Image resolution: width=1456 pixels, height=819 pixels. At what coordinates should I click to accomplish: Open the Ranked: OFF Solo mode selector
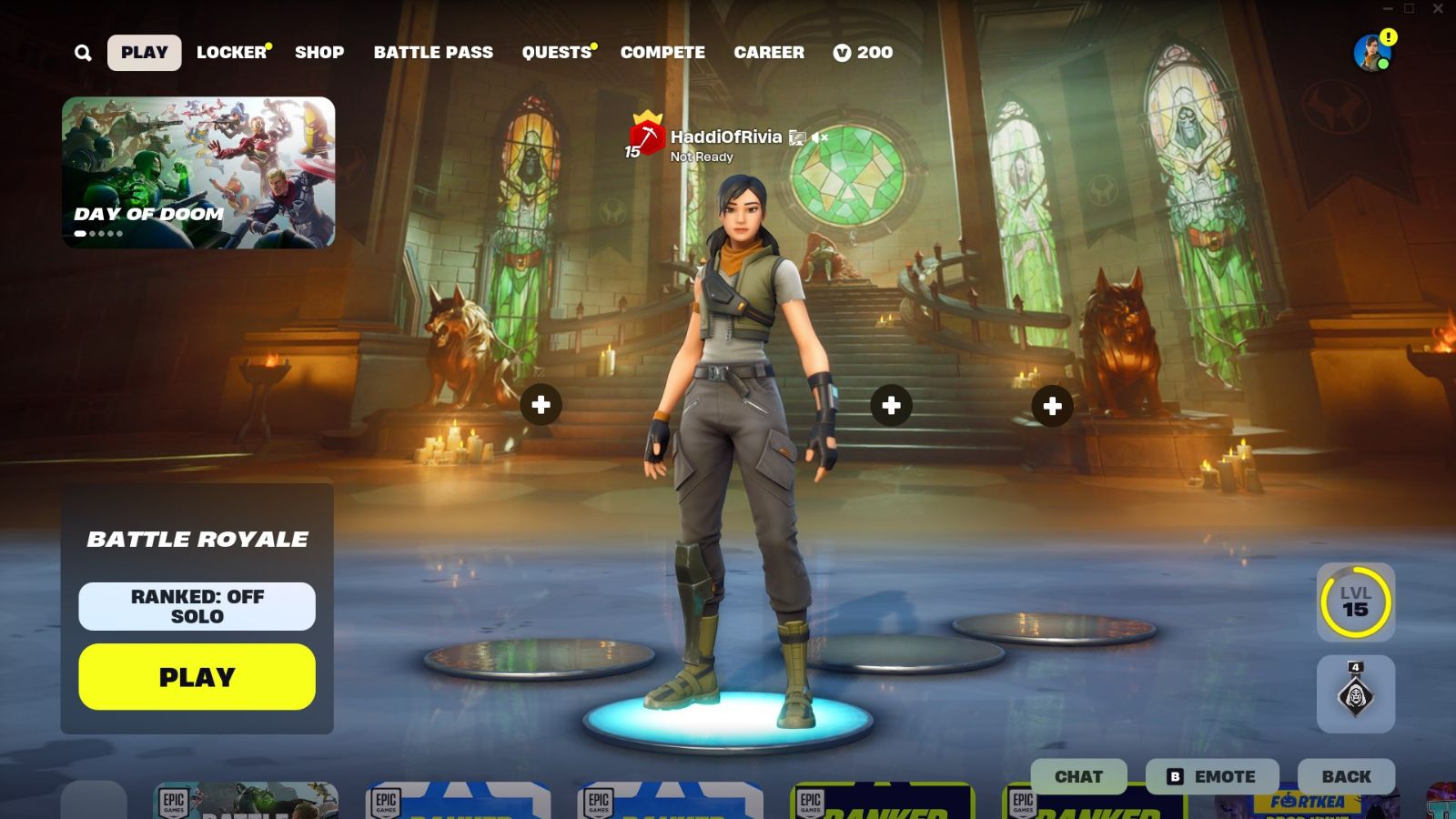click(x=197, y=605)
